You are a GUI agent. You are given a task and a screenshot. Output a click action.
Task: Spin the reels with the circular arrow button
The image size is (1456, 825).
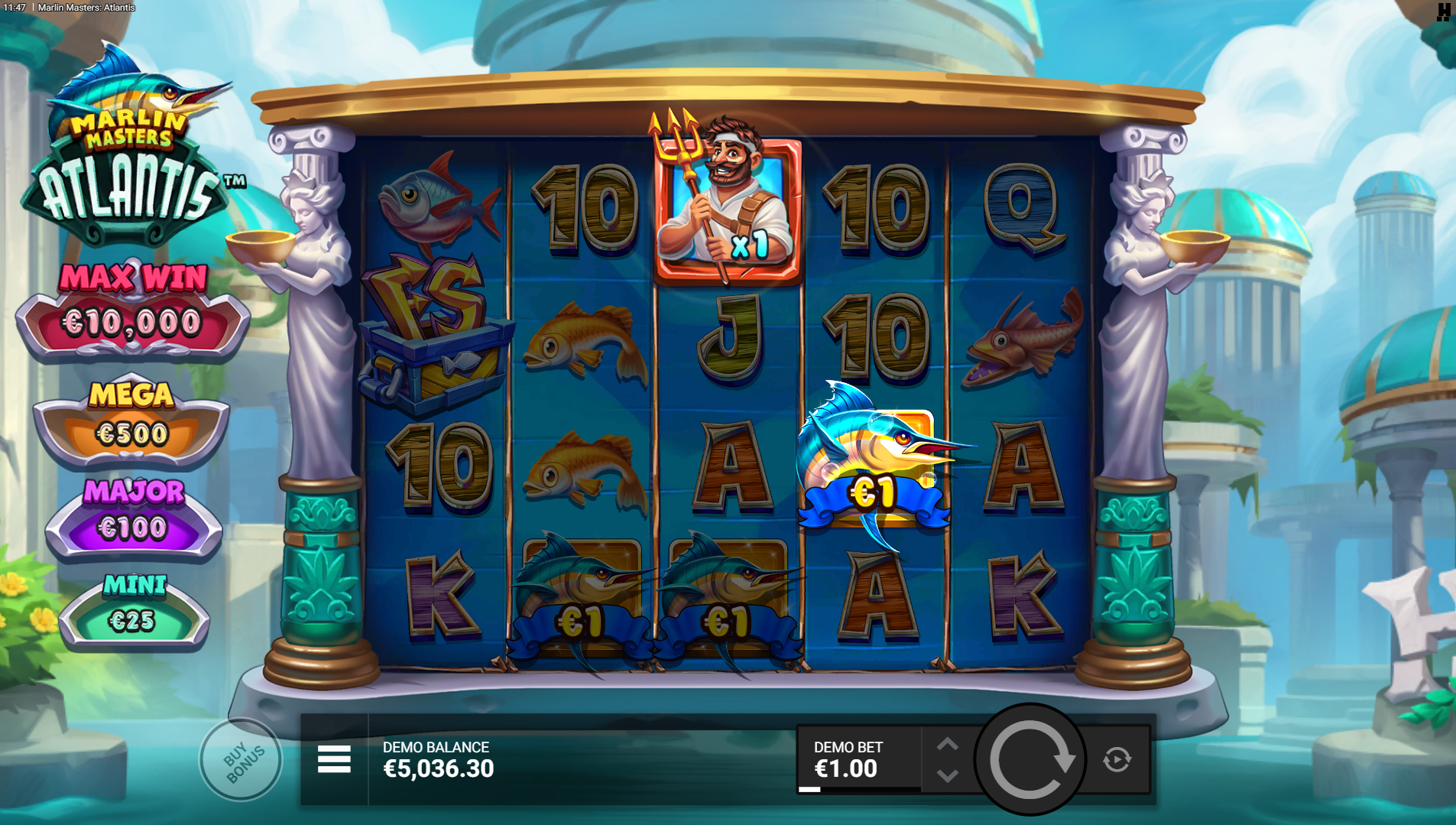(1030, 759)
